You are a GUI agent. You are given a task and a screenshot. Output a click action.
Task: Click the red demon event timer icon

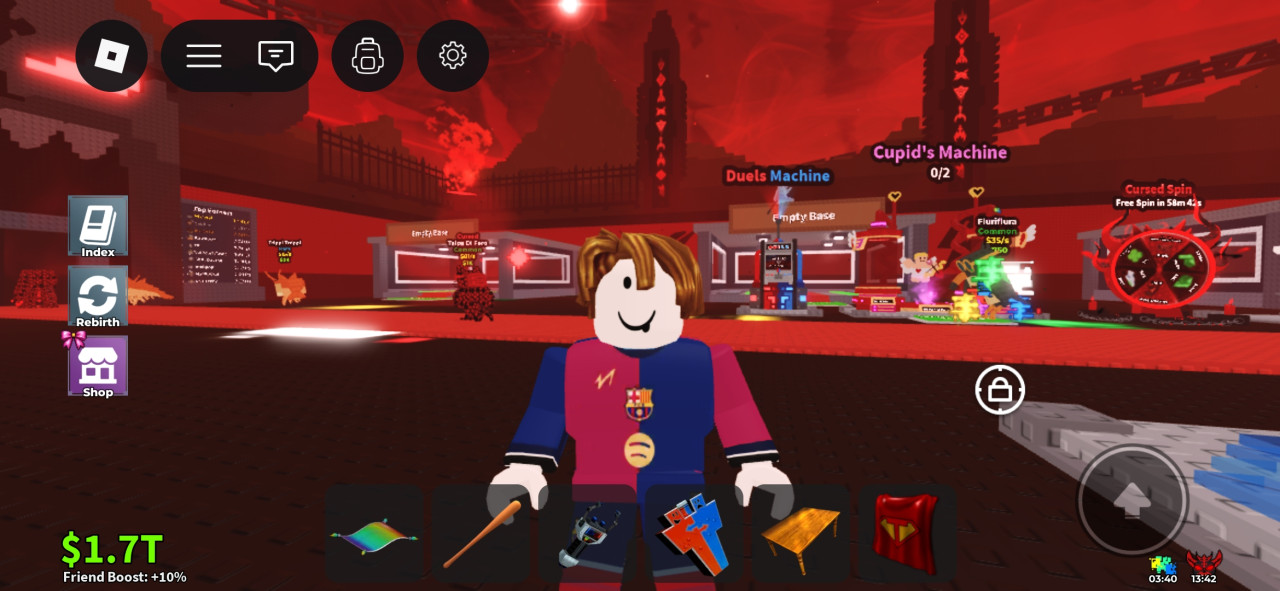pos(1204,563)
